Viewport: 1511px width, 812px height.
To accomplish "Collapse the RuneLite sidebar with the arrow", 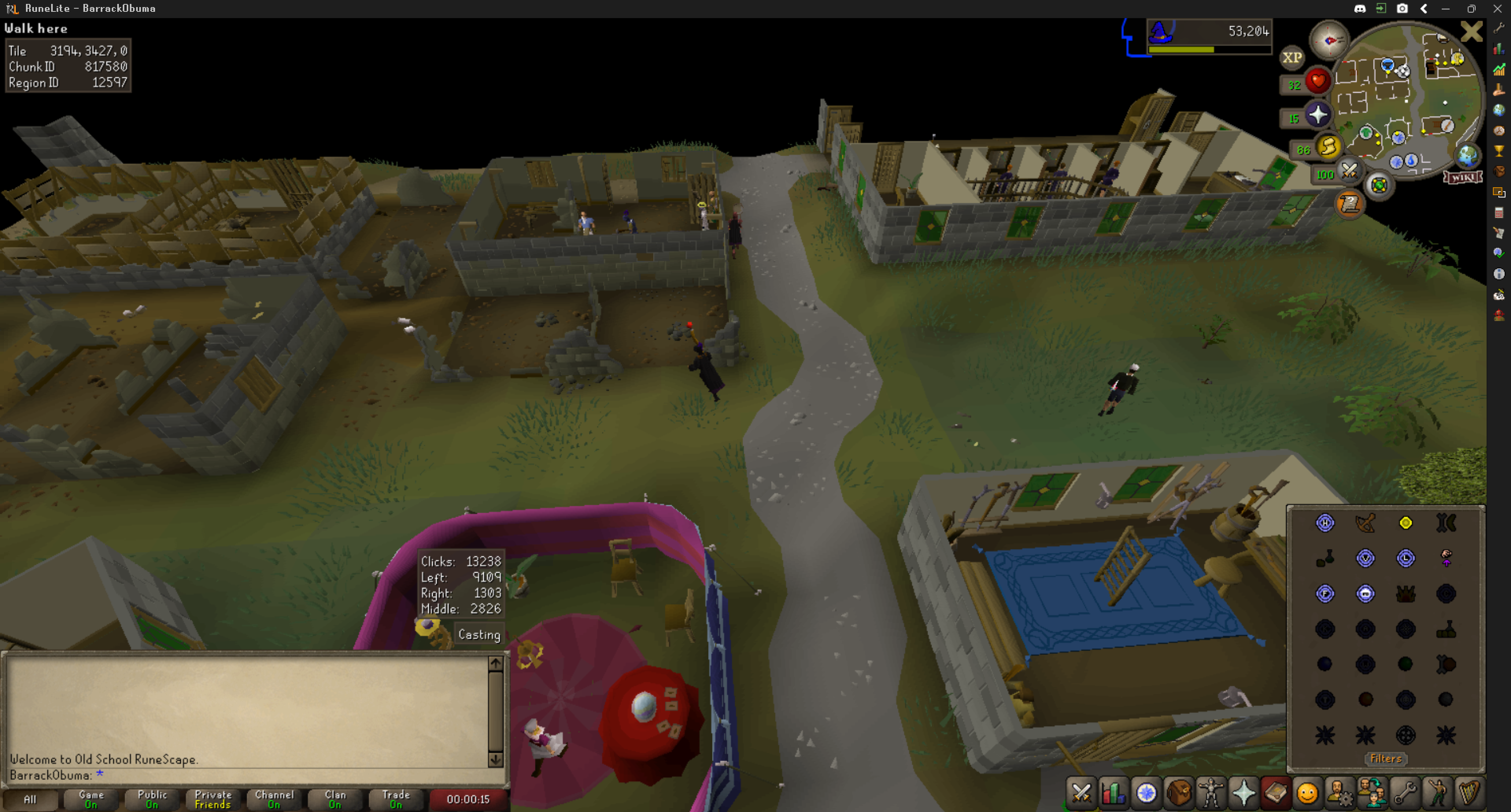I will point(1423,8).
